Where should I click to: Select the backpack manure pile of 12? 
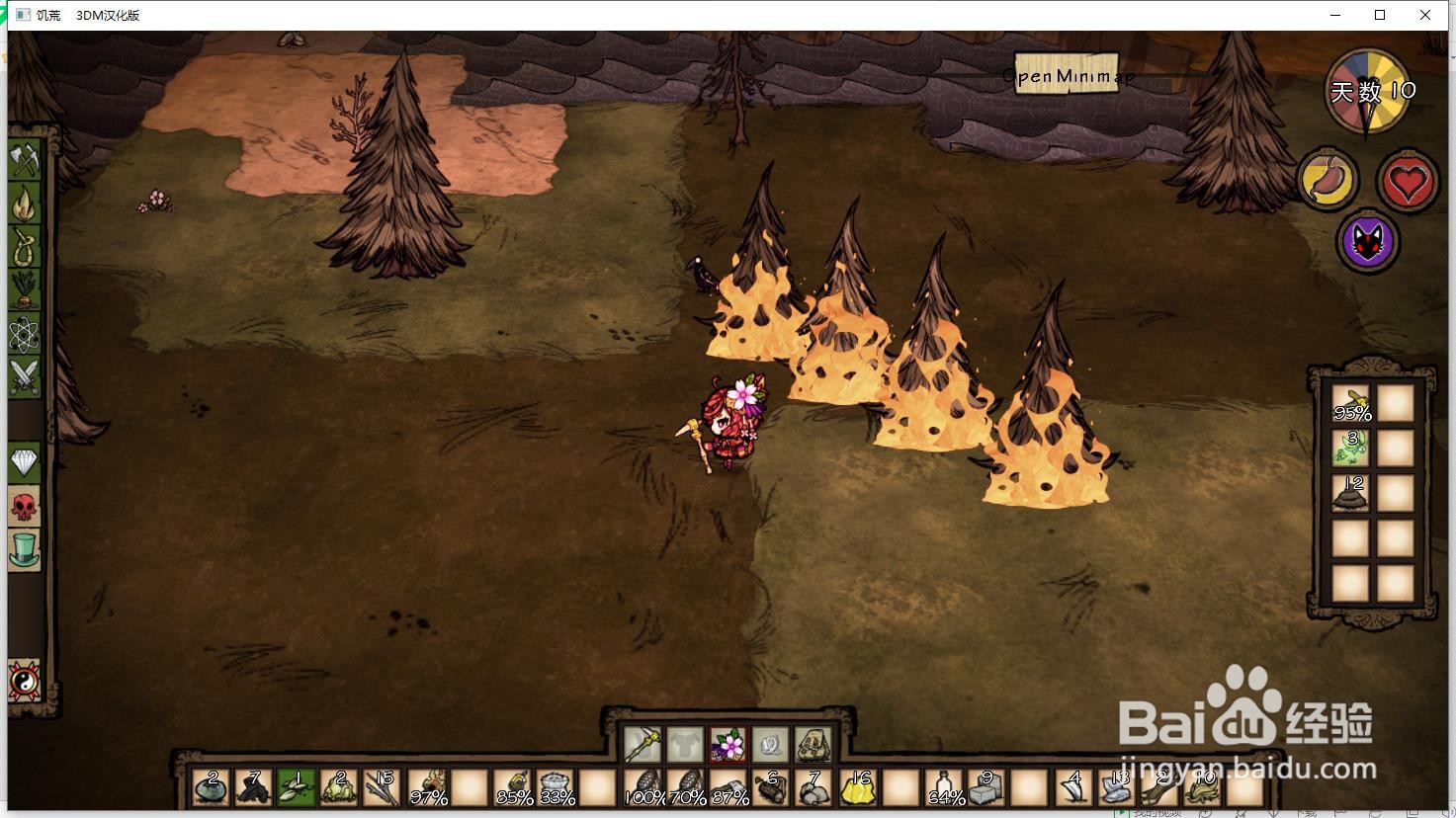(x=1351, y=492)
